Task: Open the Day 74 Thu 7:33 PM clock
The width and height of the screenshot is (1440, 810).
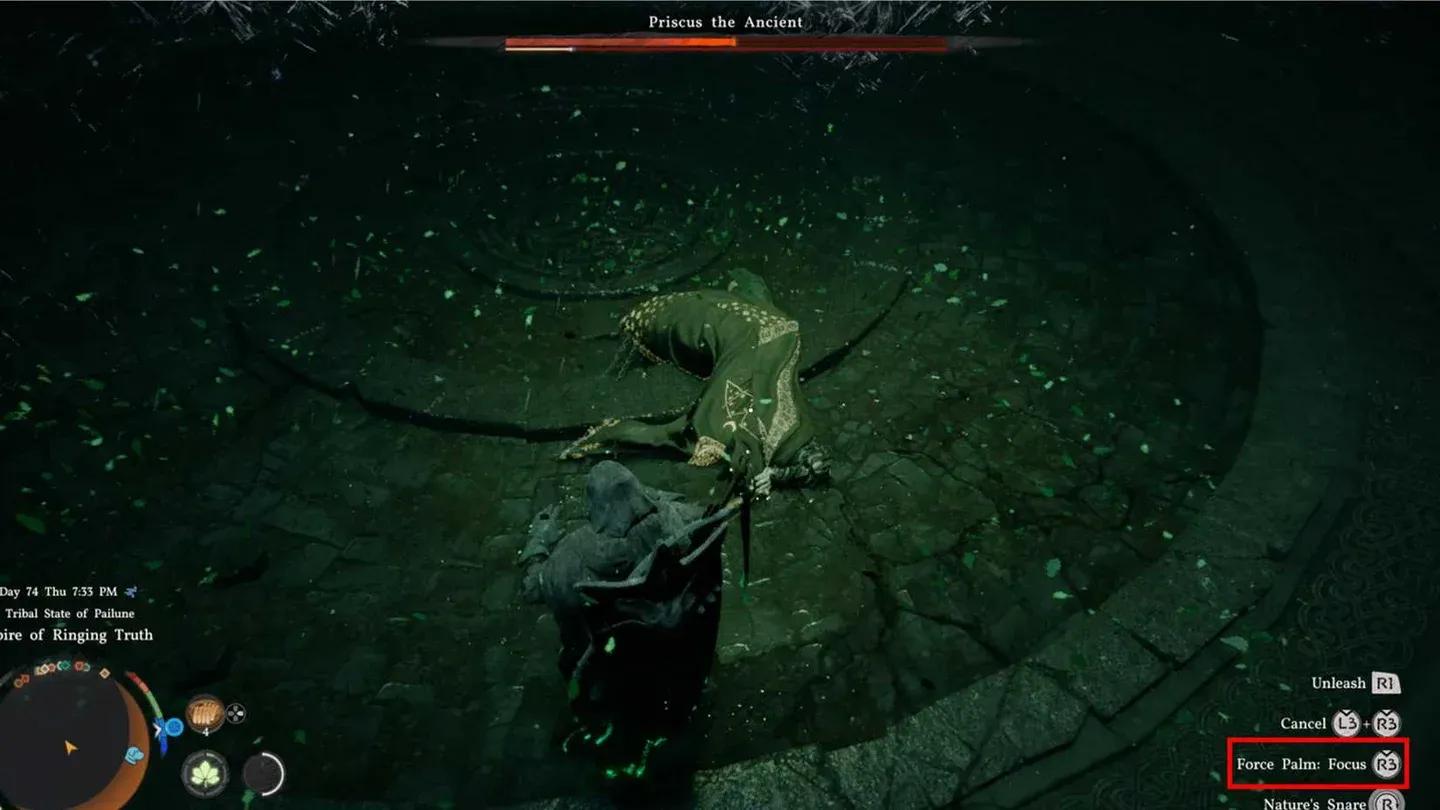Action: coord(60,590)
